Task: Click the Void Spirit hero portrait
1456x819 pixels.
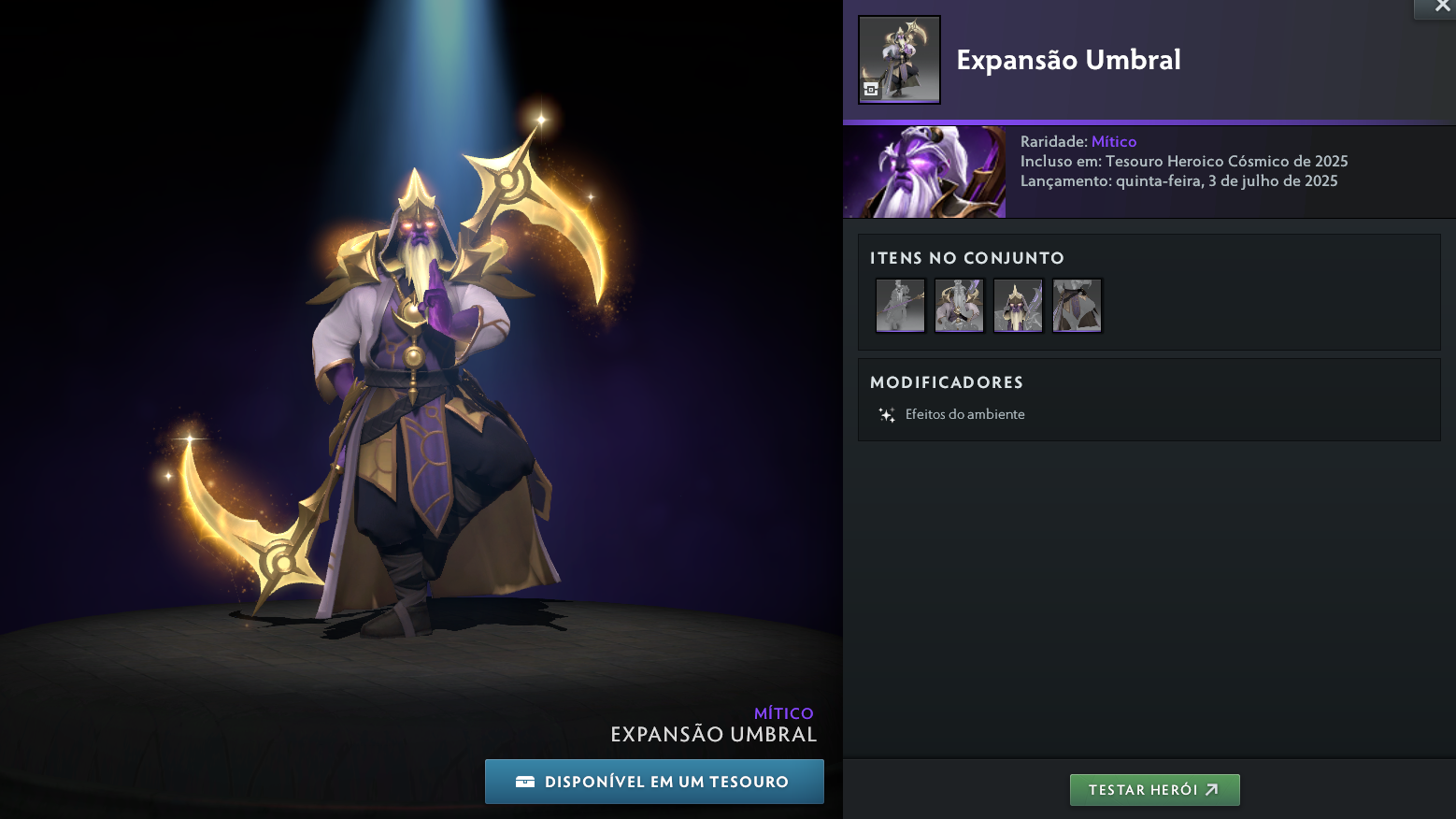Action: pos(924,172)
